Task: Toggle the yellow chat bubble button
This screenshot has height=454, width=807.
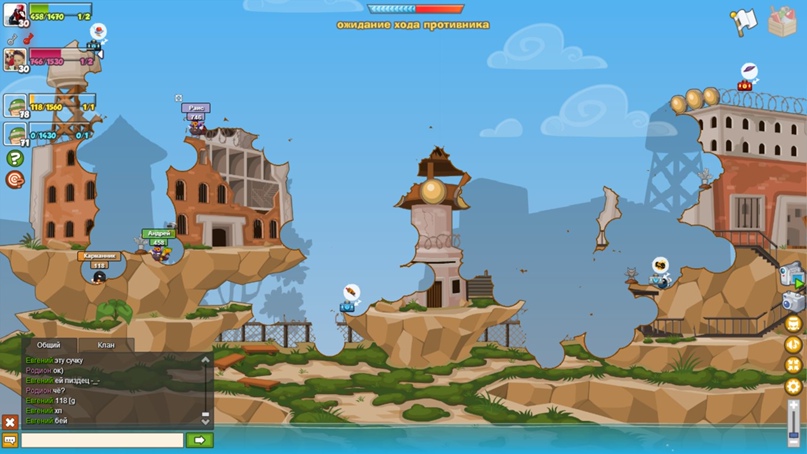Action: point(10,440)
